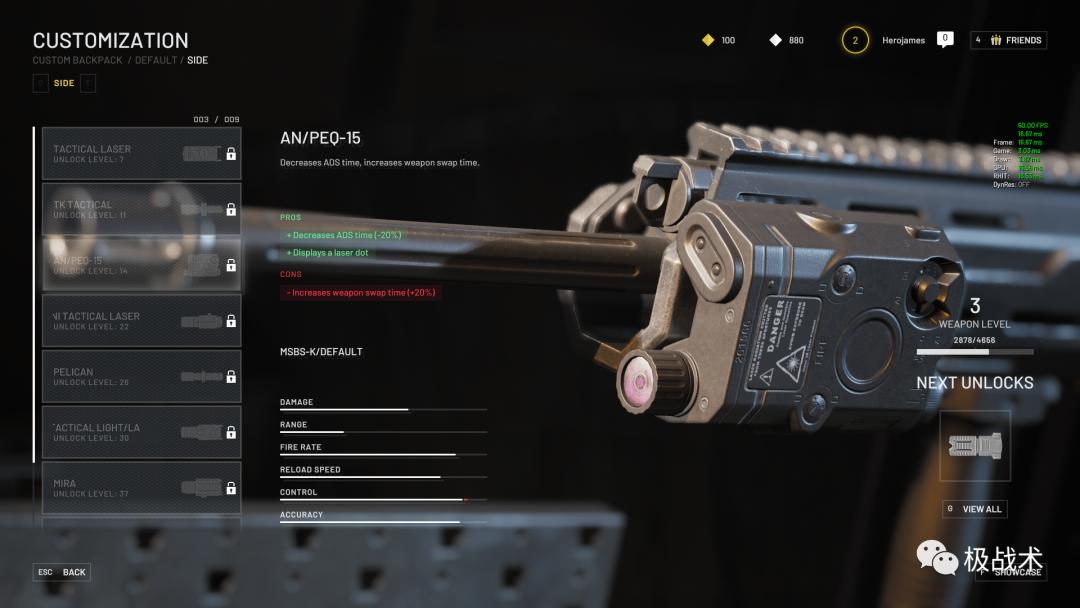
Task: Select the AN/PEQ-15 attachment entry
Action: (141, 265)
